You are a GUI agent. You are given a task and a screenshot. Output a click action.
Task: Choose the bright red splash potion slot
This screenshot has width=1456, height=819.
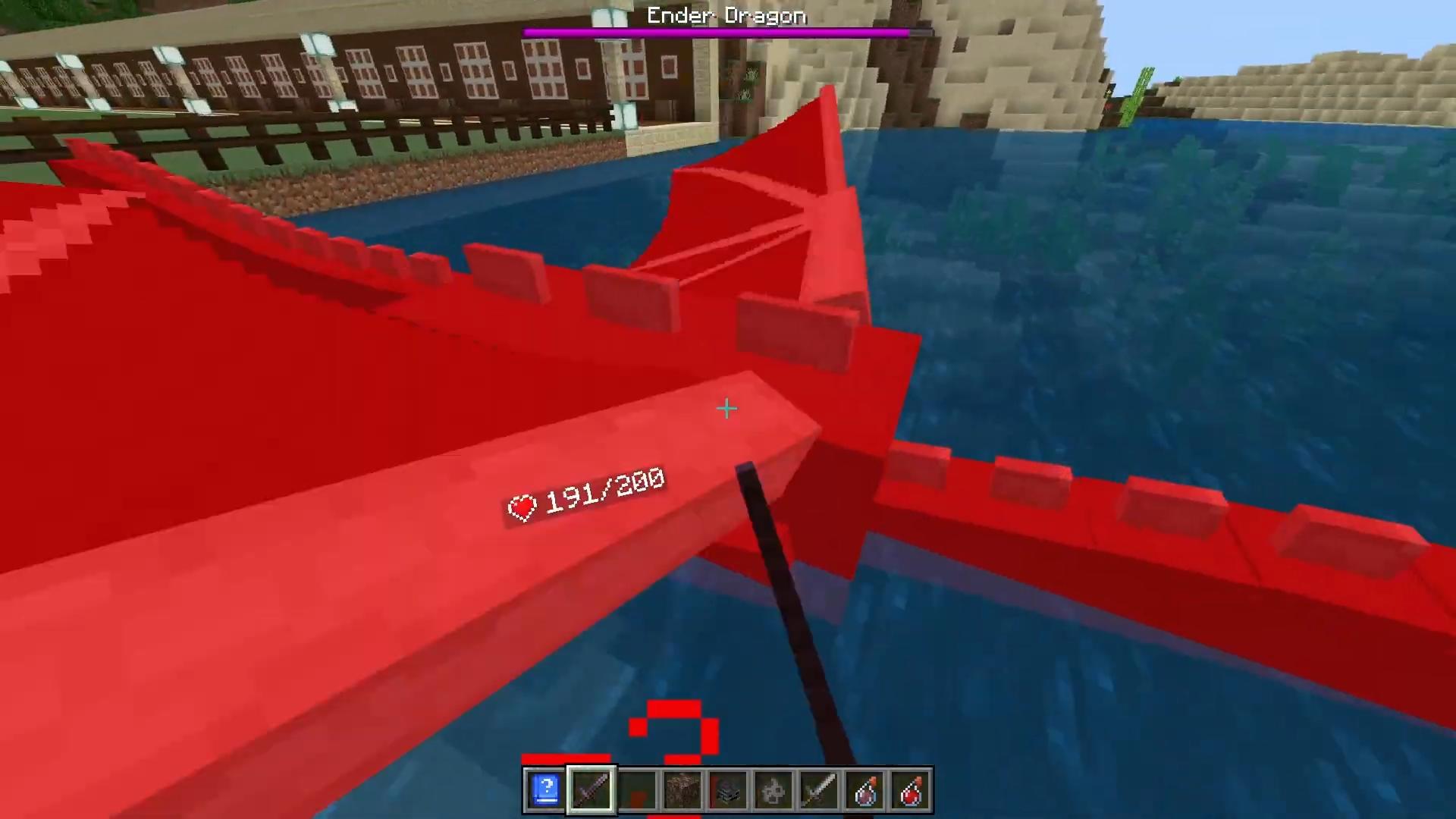910,790
